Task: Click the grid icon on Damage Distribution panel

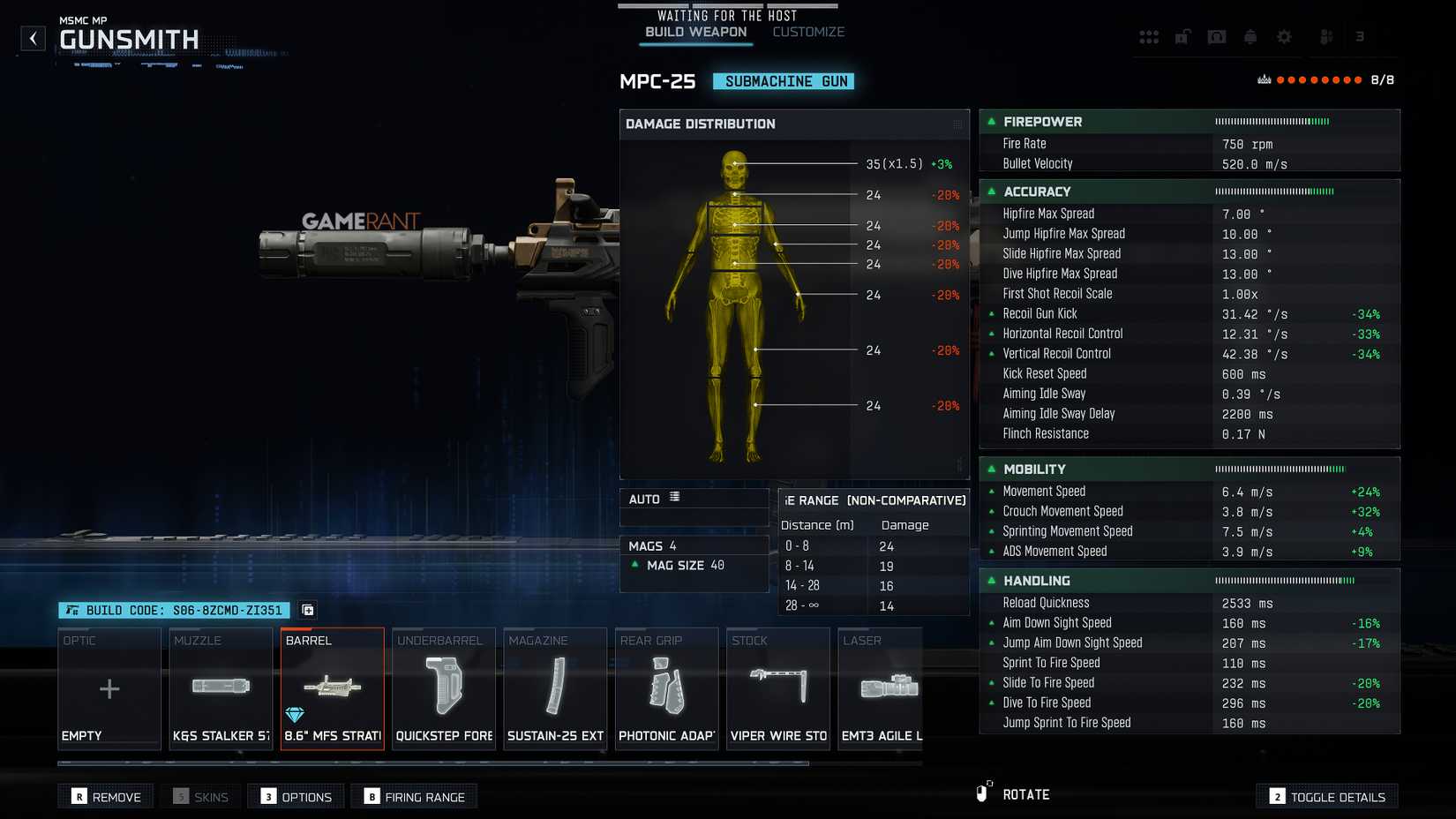Action: [955, 124]
